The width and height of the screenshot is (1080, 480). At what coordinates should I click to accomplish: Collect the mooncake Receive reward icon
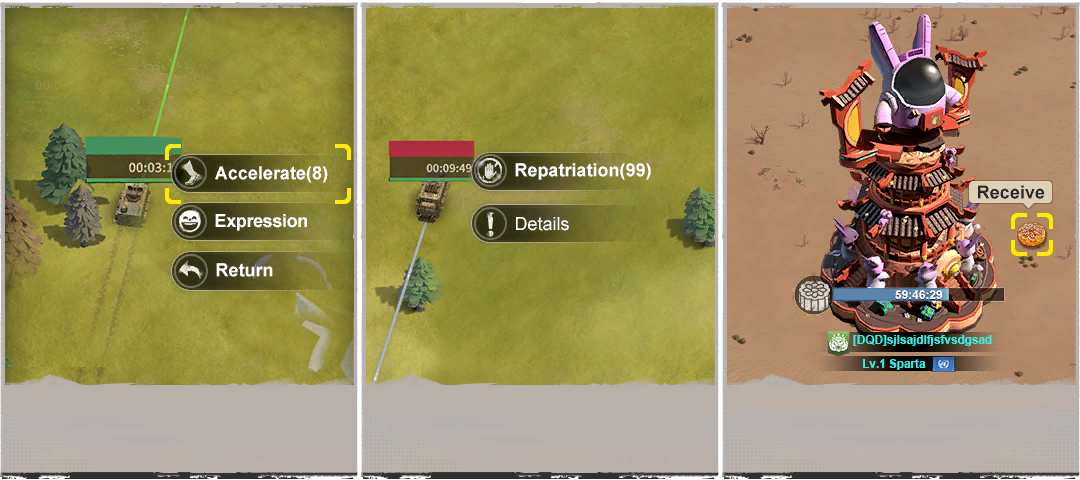point(1031,235)
